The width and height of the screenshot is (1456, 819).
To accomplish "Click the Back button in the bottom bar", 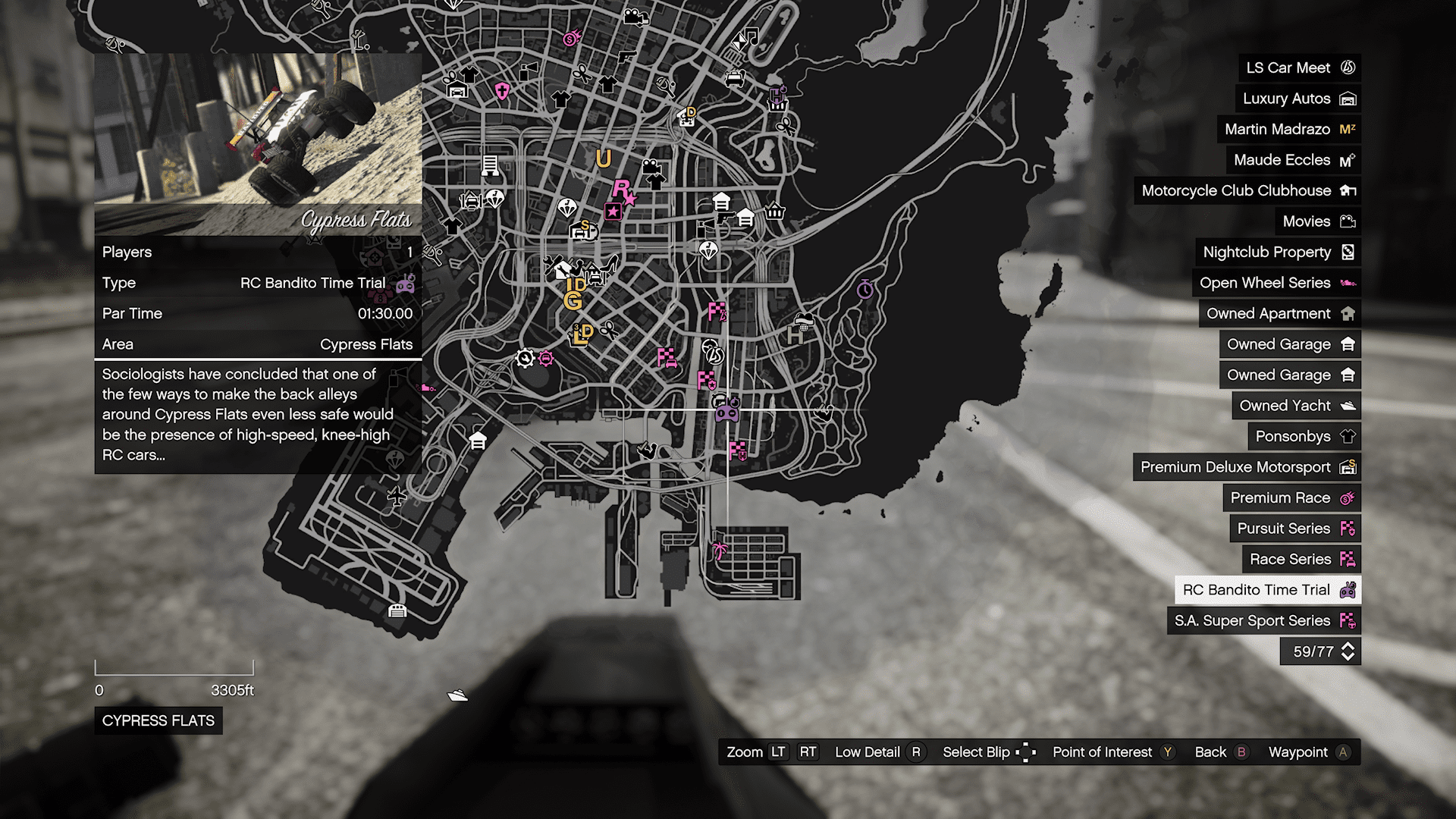I will pos(1211,752).
